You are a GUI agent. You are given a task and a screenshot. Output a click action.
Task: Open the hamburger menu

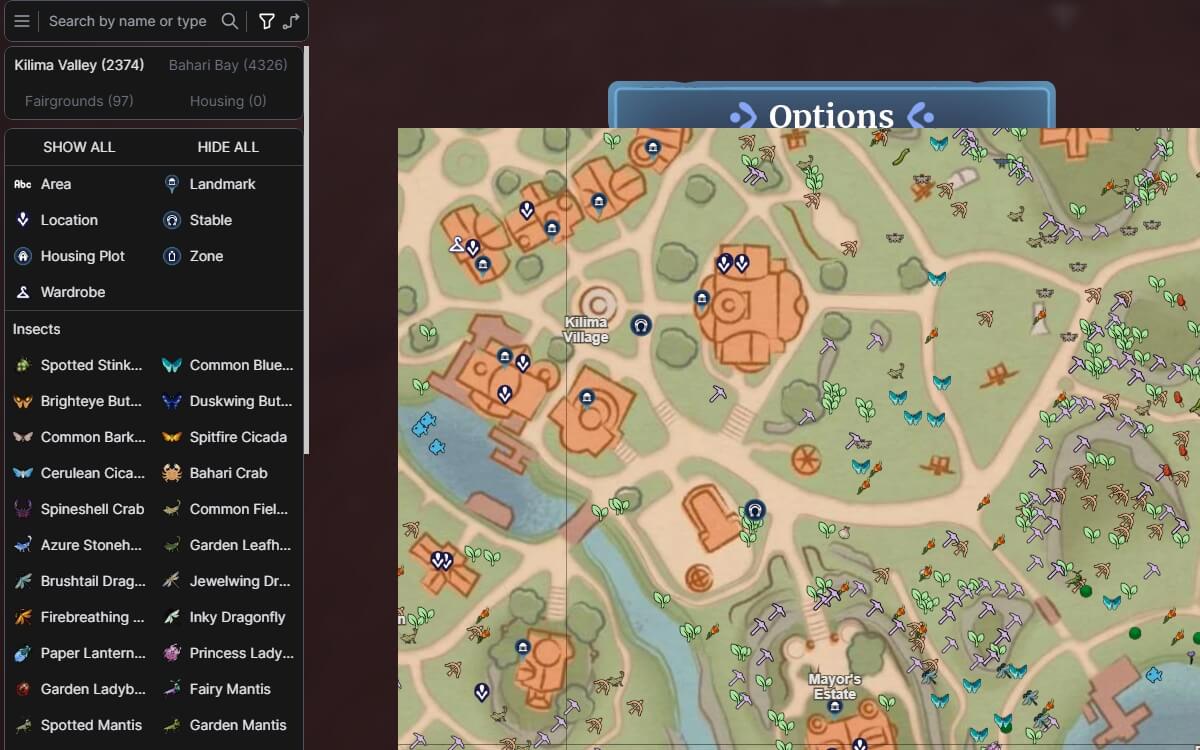click(22, 21)
